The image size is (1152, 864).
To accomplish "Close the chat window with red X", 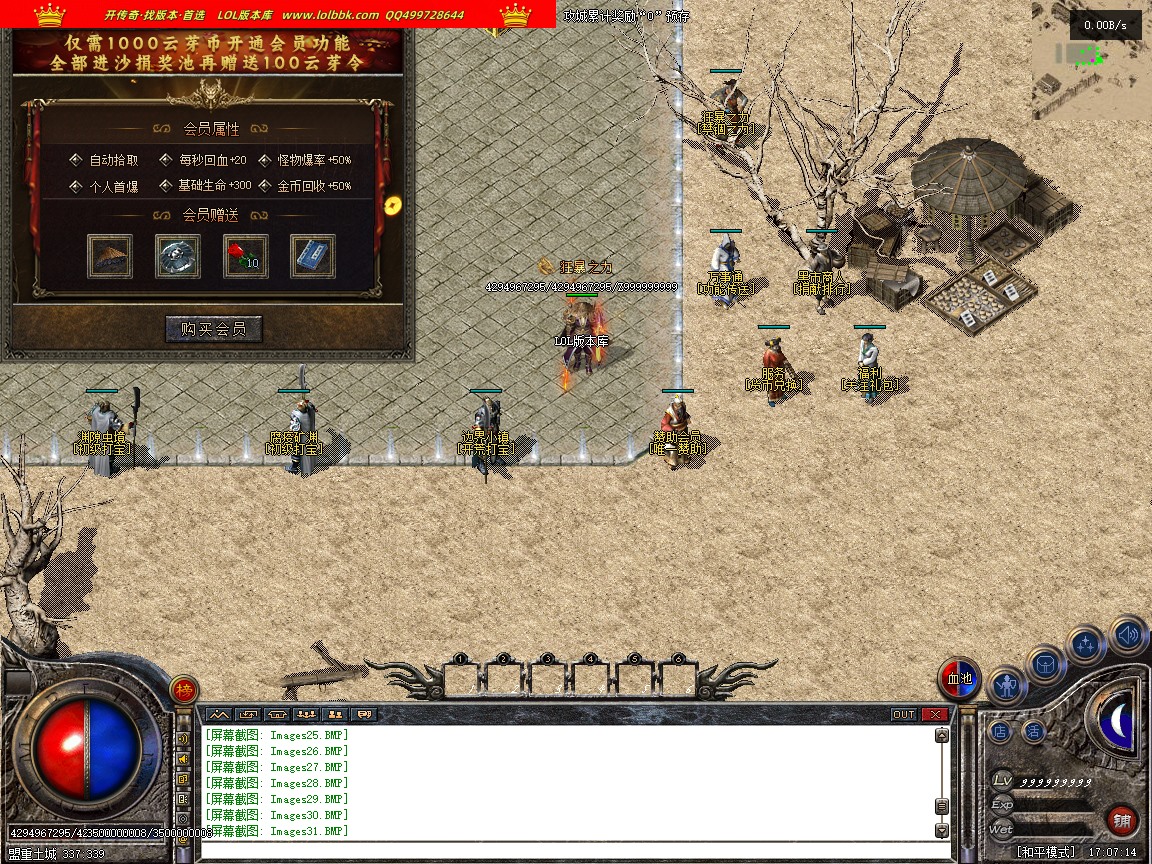I will [x=934, y=714].
